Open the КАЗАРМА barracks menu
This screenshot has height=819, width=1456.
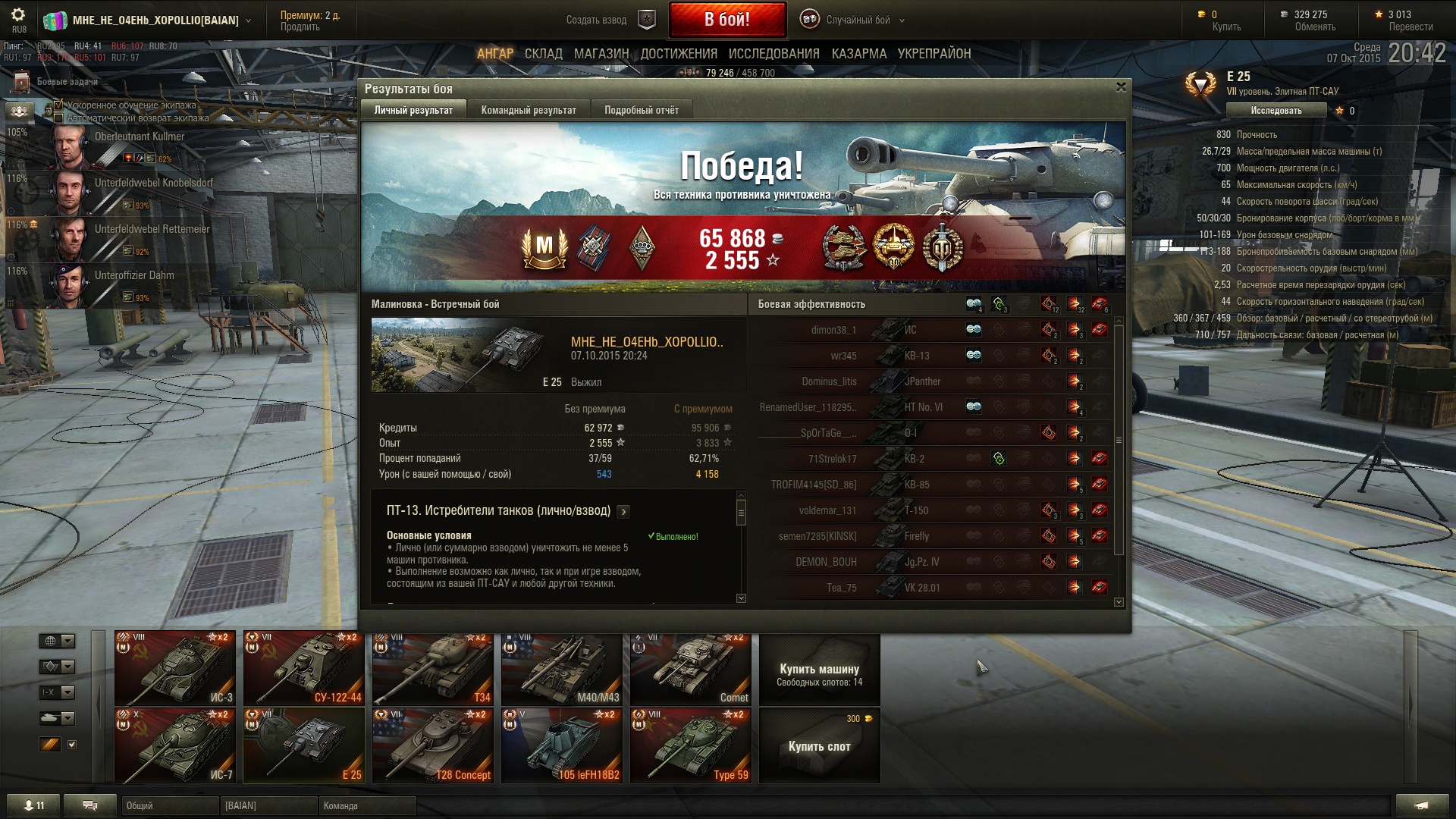[858, 54]
